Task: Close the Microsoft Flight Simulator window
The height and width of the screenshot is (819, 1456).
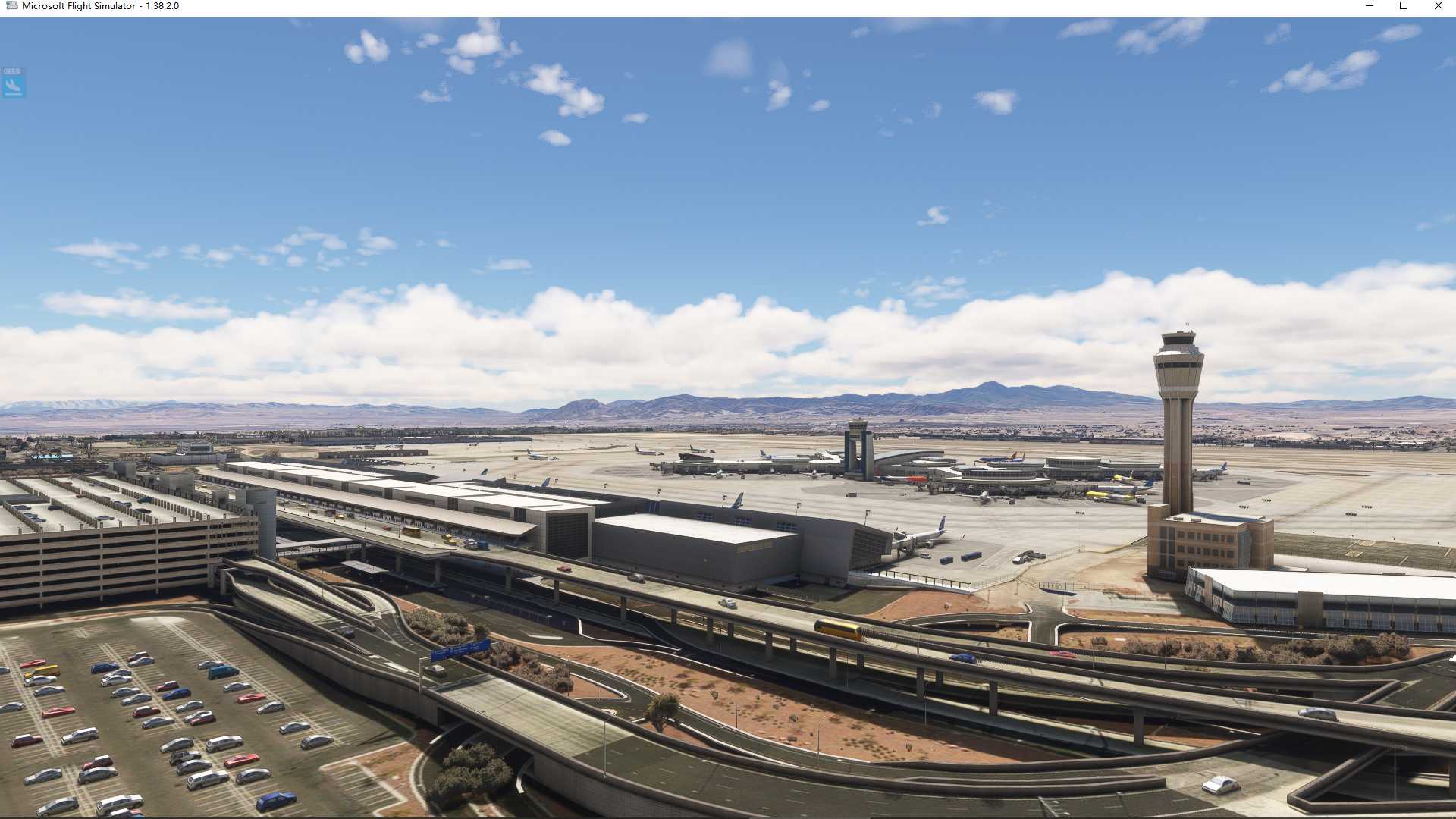Action: (x=1438, y=6)
